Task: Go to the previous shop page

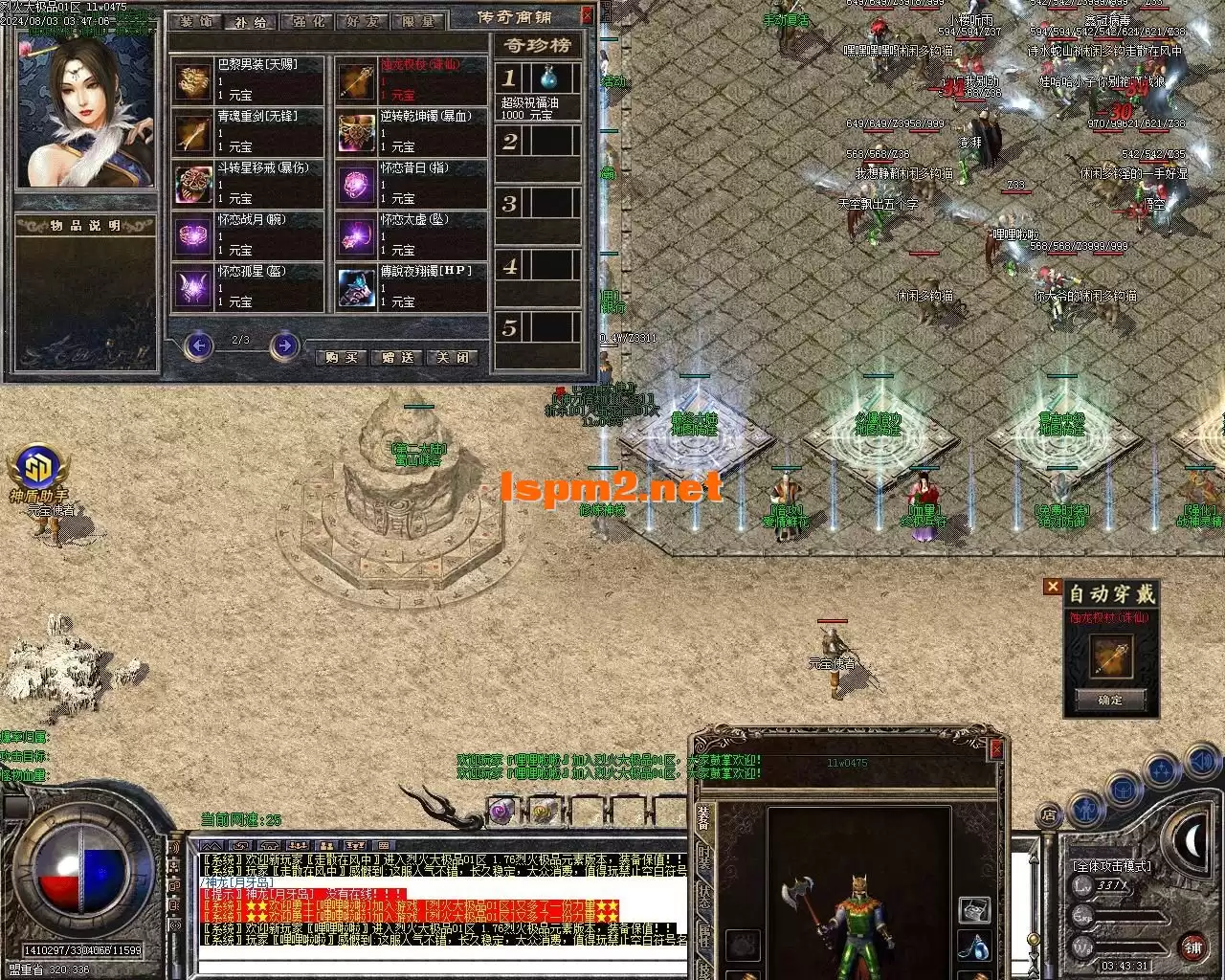Action: [198, 345]
